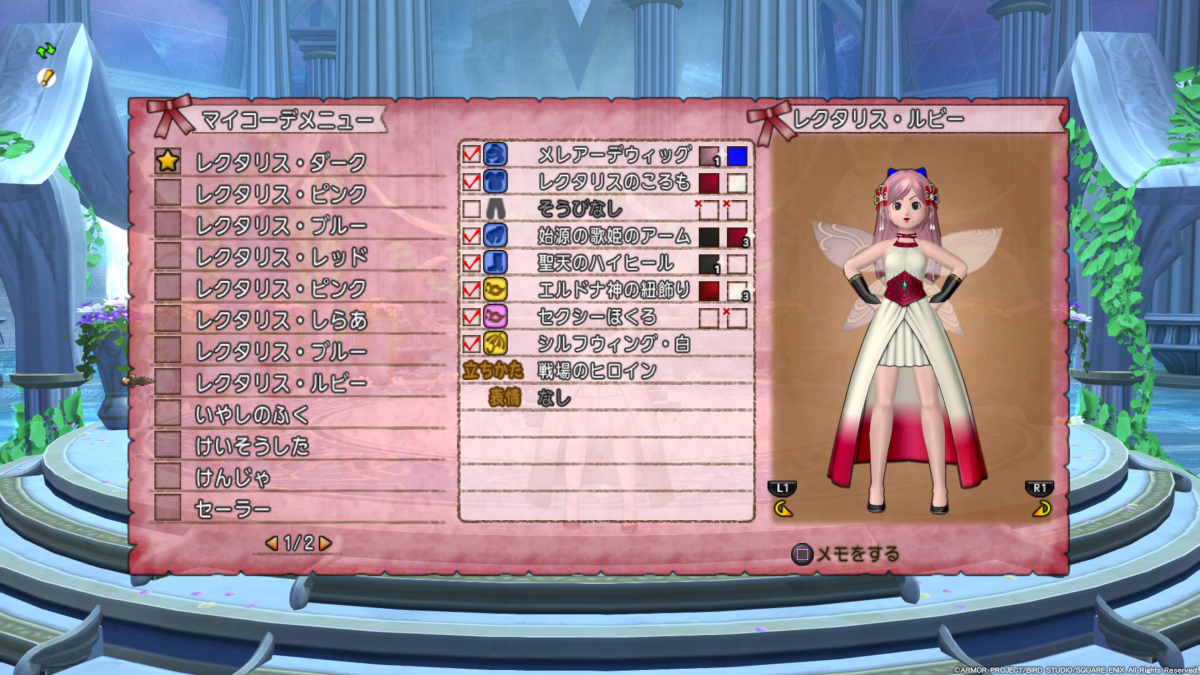1200x675 pixels.
Task: Toggle the レクタリスのころも checkbox
Action: [471, 182]
